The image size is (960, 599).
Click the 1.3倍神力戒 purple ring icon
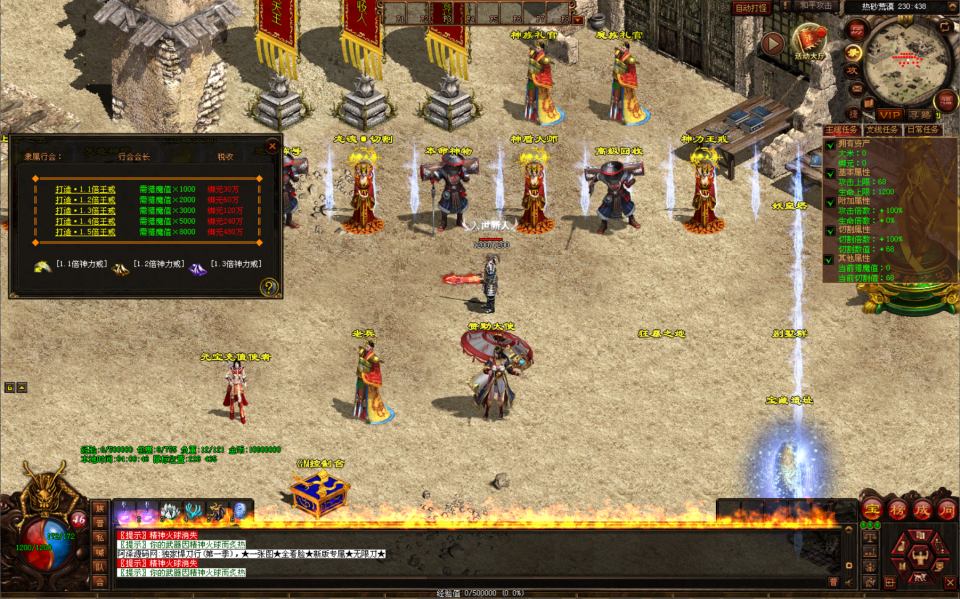(x=197, y=267)
